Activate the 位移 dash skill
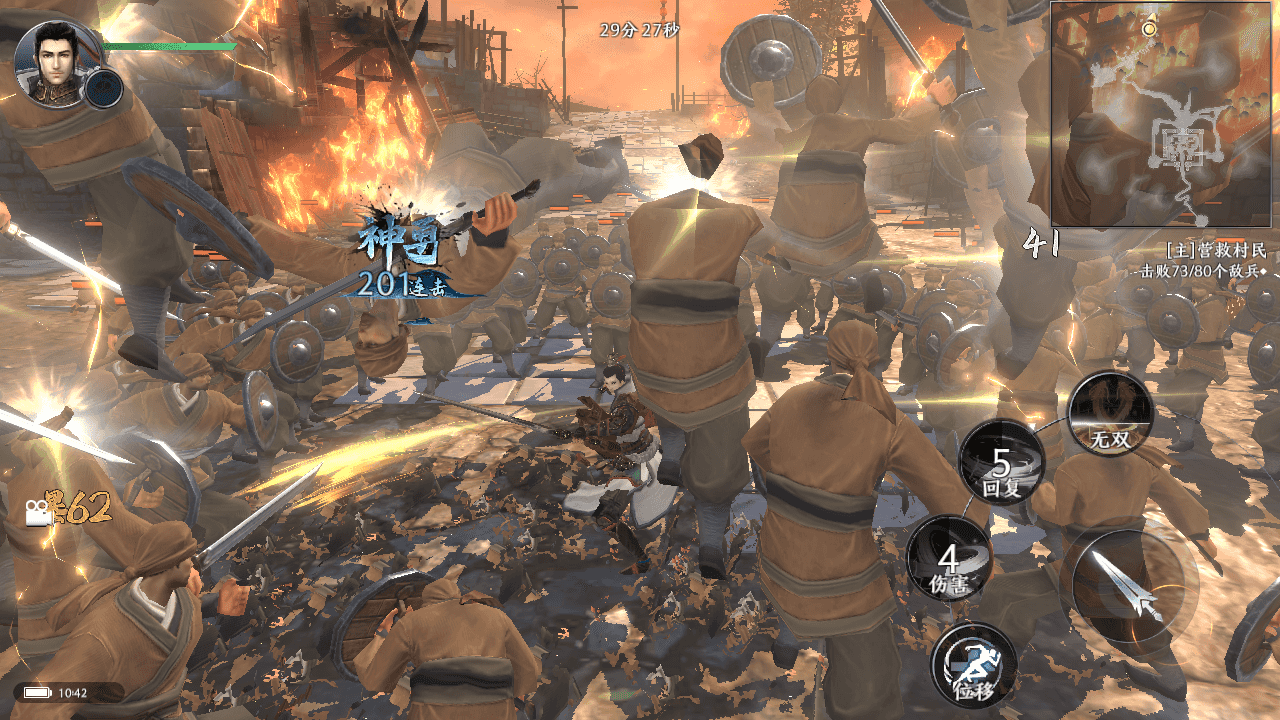This screenshot has height=720, width=1280. click(x=973, y=664)
